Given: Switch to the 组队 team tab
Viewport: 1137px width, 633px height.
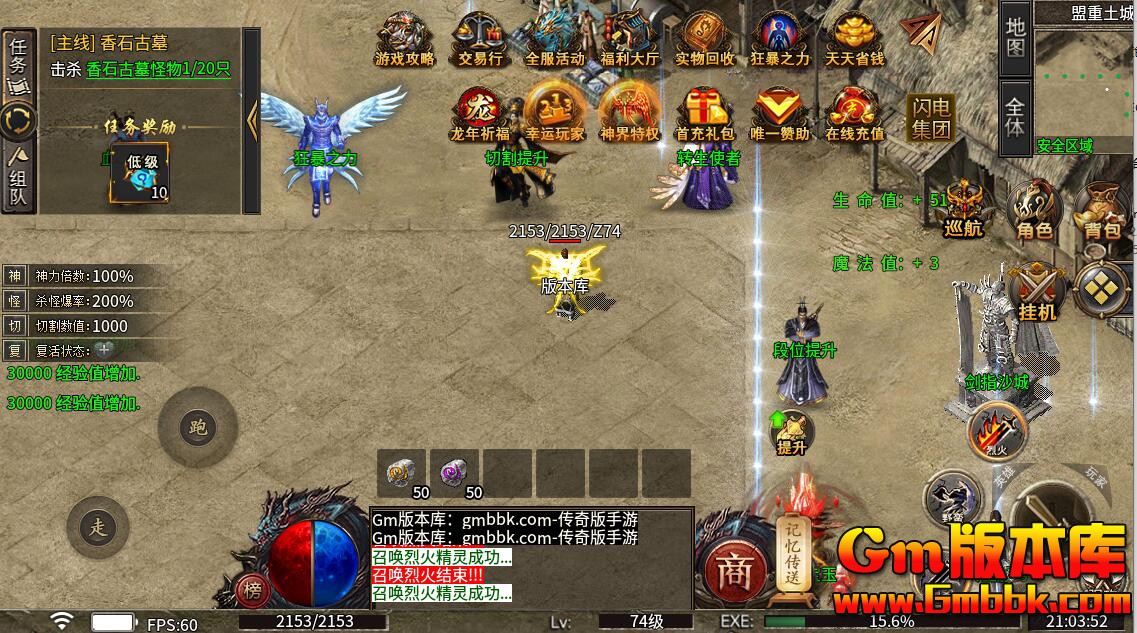Looking at the screenshot, I should (x=18, y=178).
